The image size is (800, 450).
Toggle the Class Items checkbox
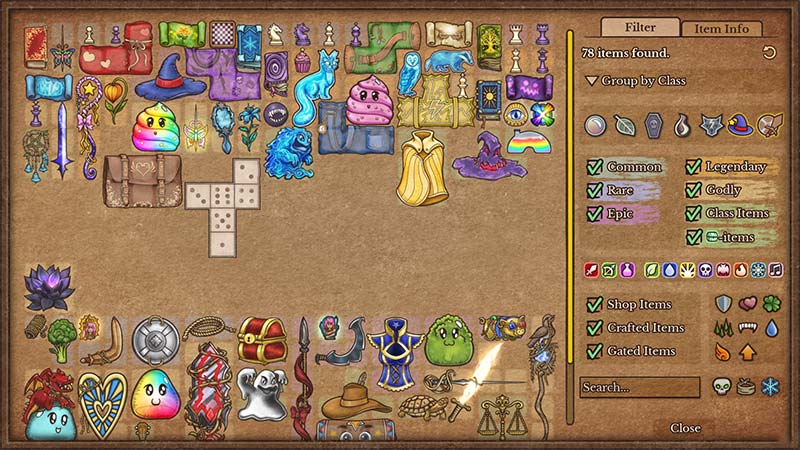pos(693,213)
